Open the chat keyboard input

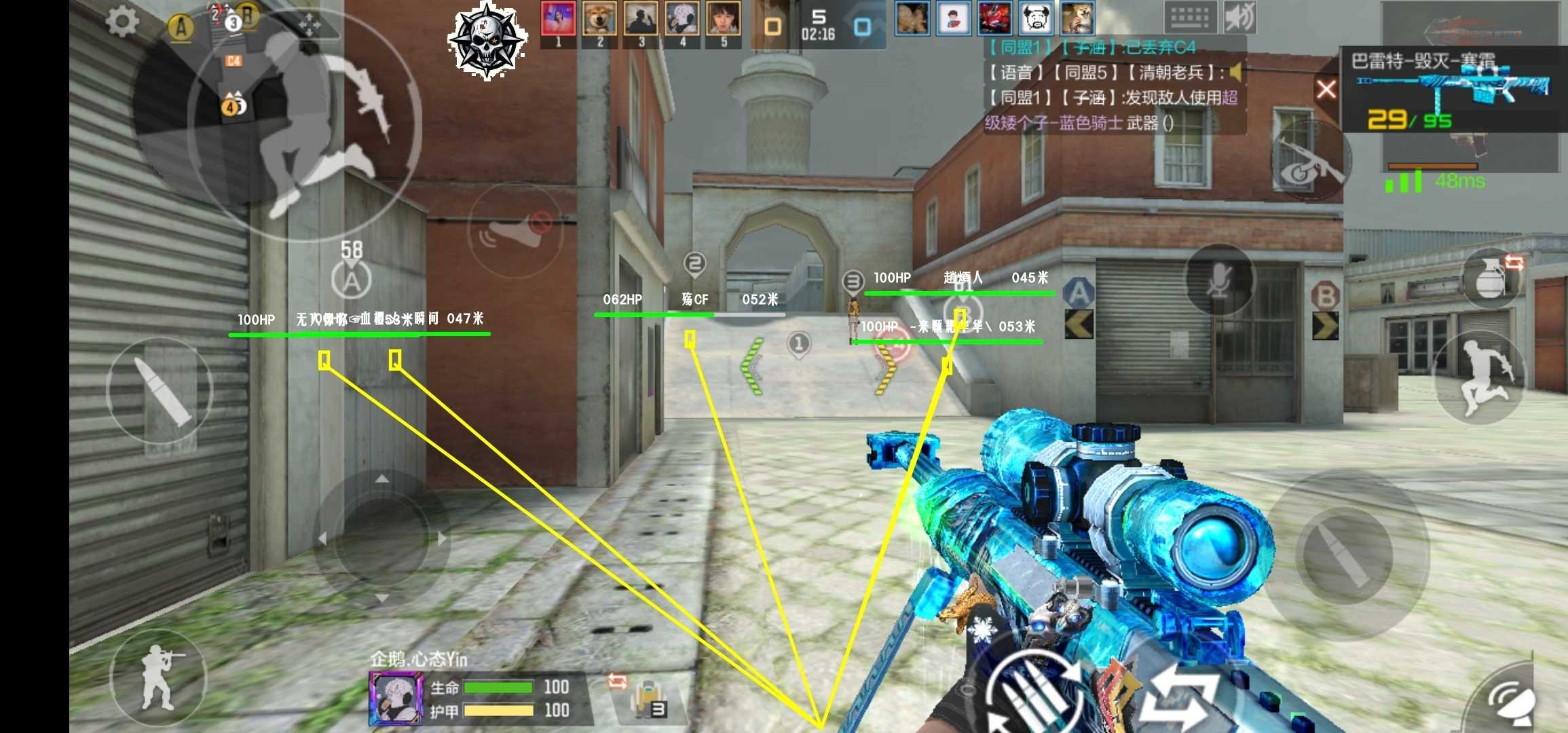1190,18
